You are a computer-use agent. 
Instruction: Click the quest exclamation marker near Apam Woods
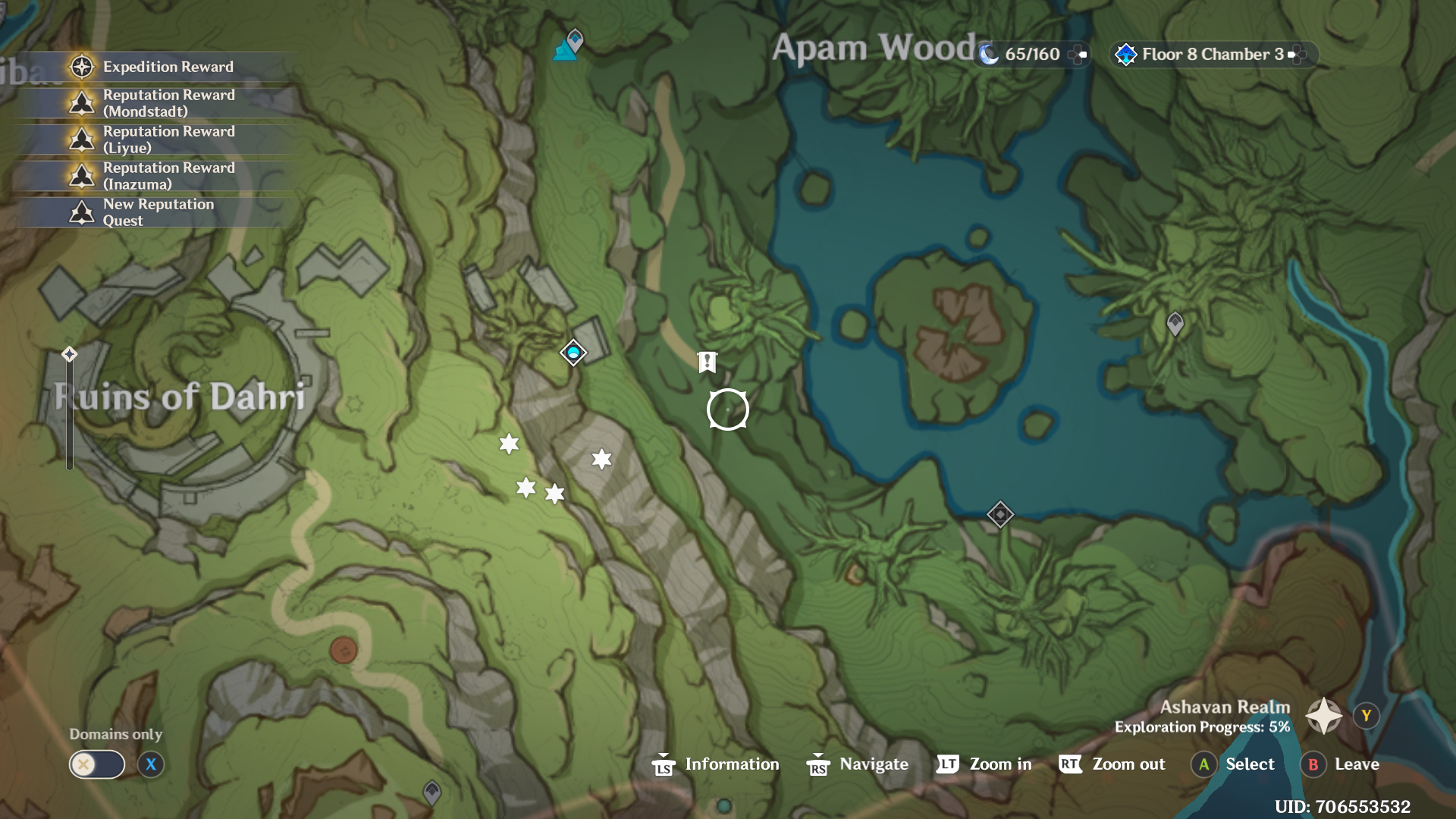(707, 362)
